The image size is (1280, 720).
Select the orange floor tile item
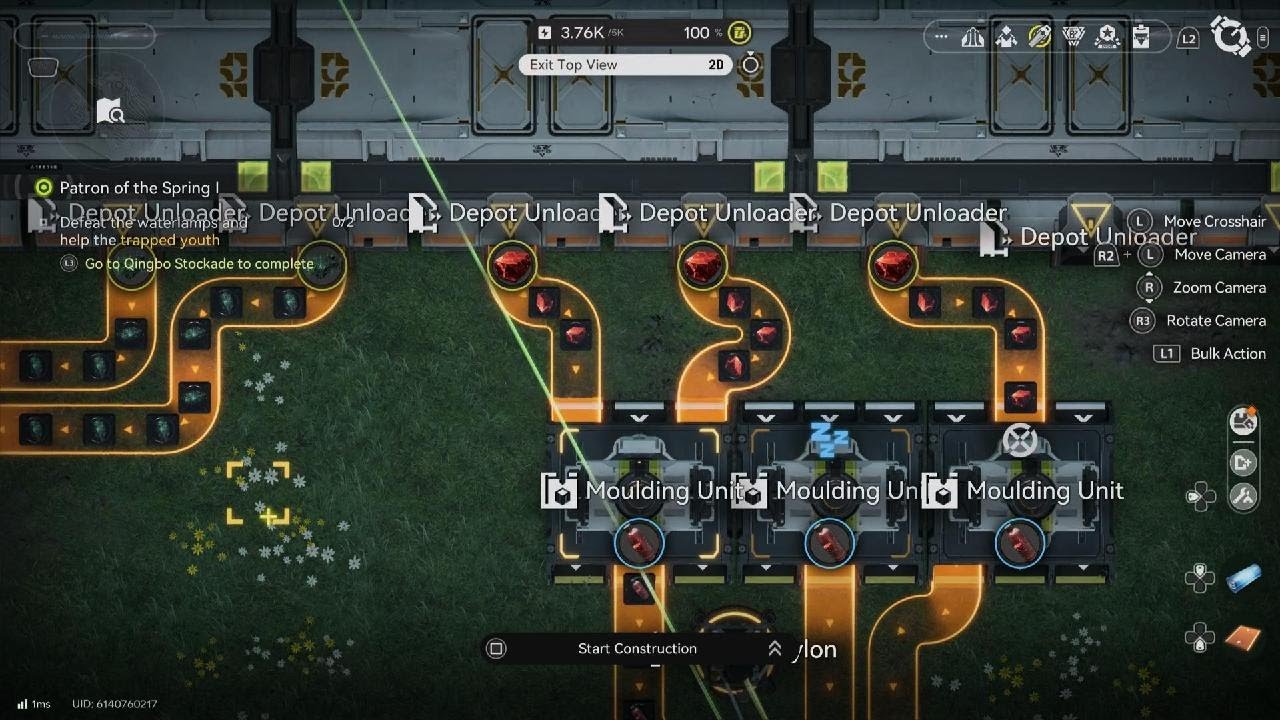click(1243, 636)
